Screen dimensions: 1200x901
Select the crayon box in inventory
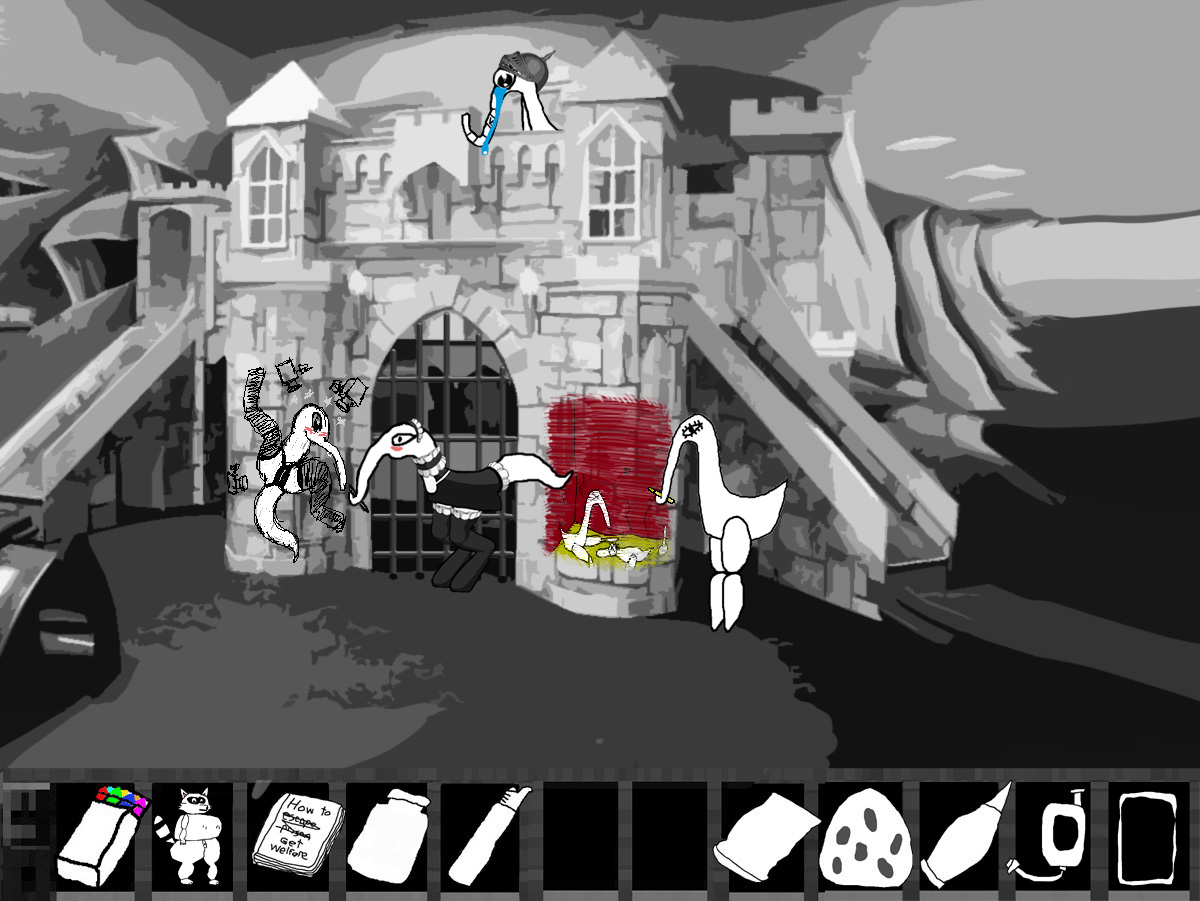click(101, 836)
